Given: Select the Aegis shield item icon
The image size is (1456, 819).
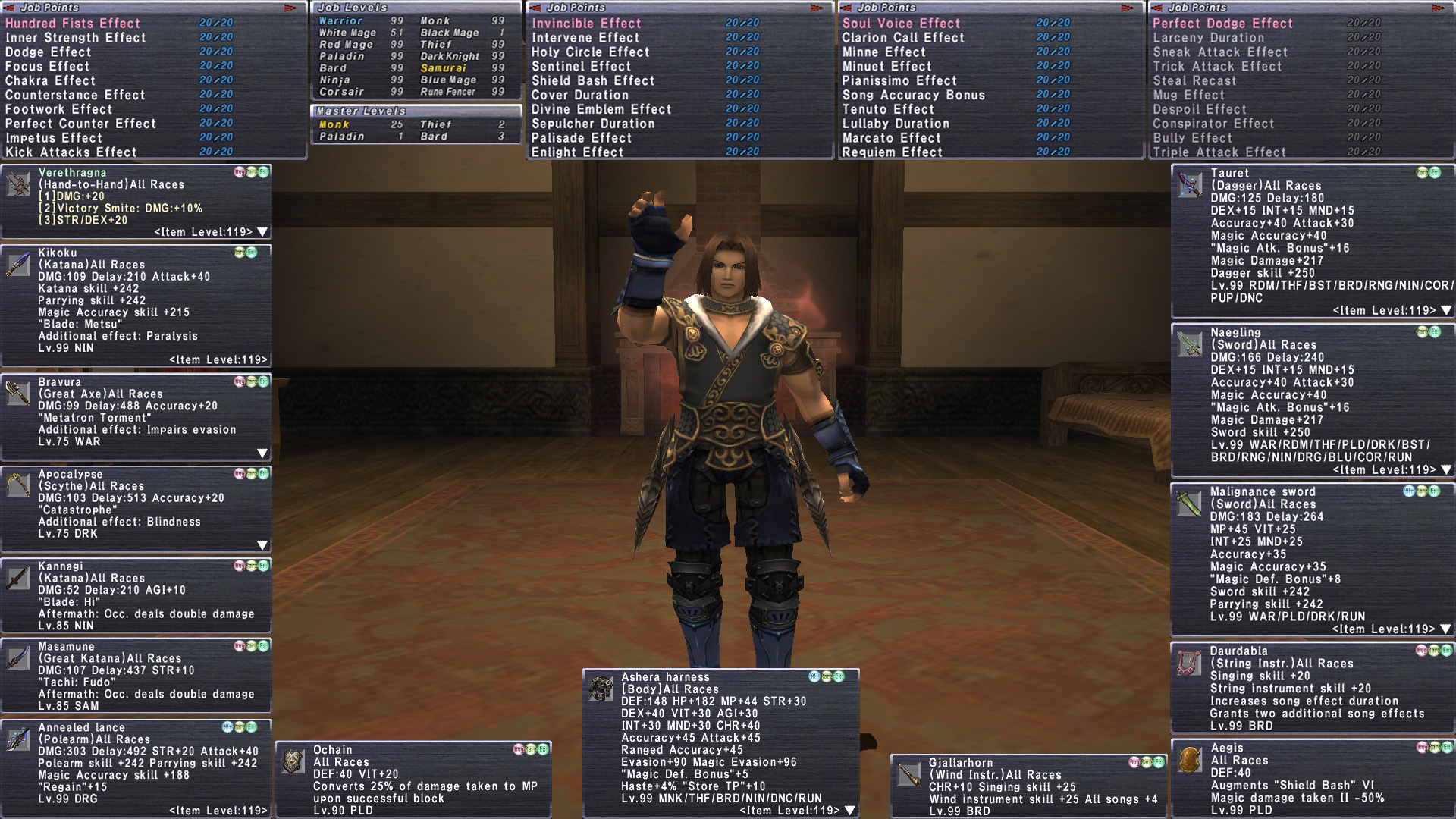Looking at the screenshot, I should pyautogui.click(x=1190, y=759).
